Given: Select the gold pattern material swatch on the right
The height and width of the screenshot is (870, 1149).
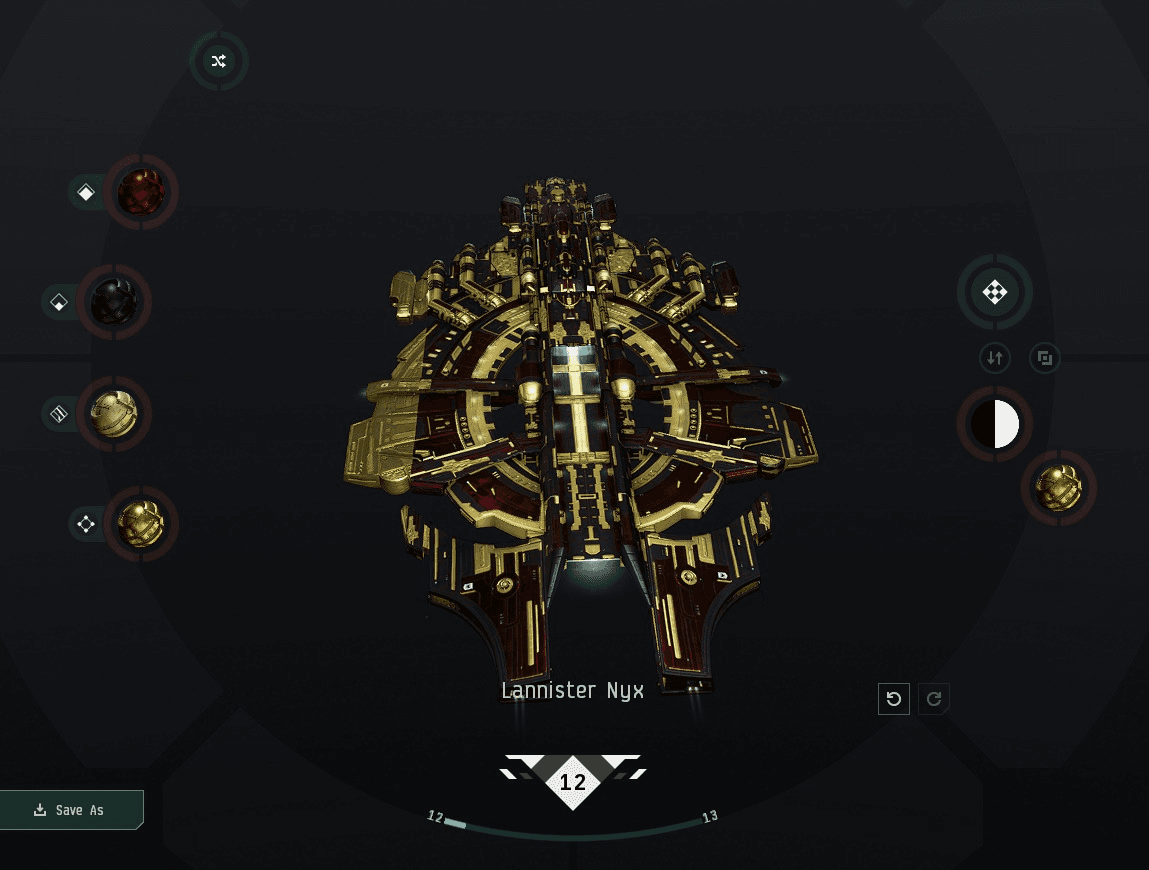Looking at the screenshot, I should click(x=1059, y=488).
